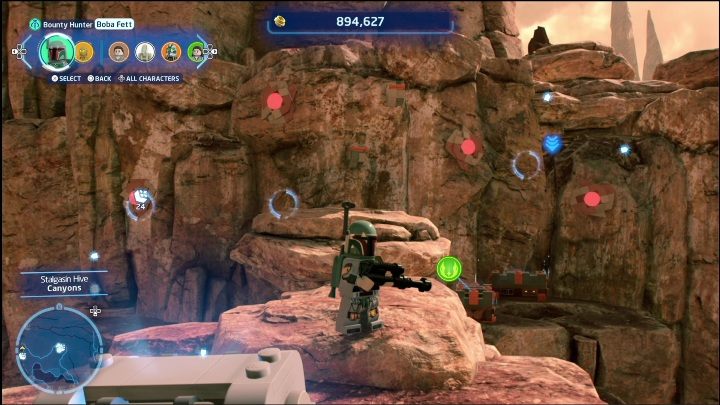Switch to the golden protocol droid portrait
Image resolution: width=720 pixels, height=405 pixels.
tap(83, 51)
